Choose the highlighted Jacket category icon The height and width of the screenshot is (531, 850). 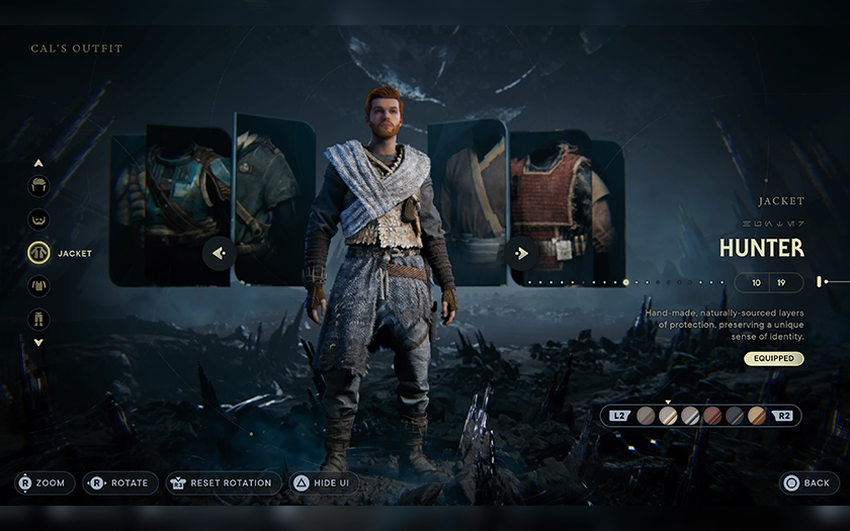(39, 253)
